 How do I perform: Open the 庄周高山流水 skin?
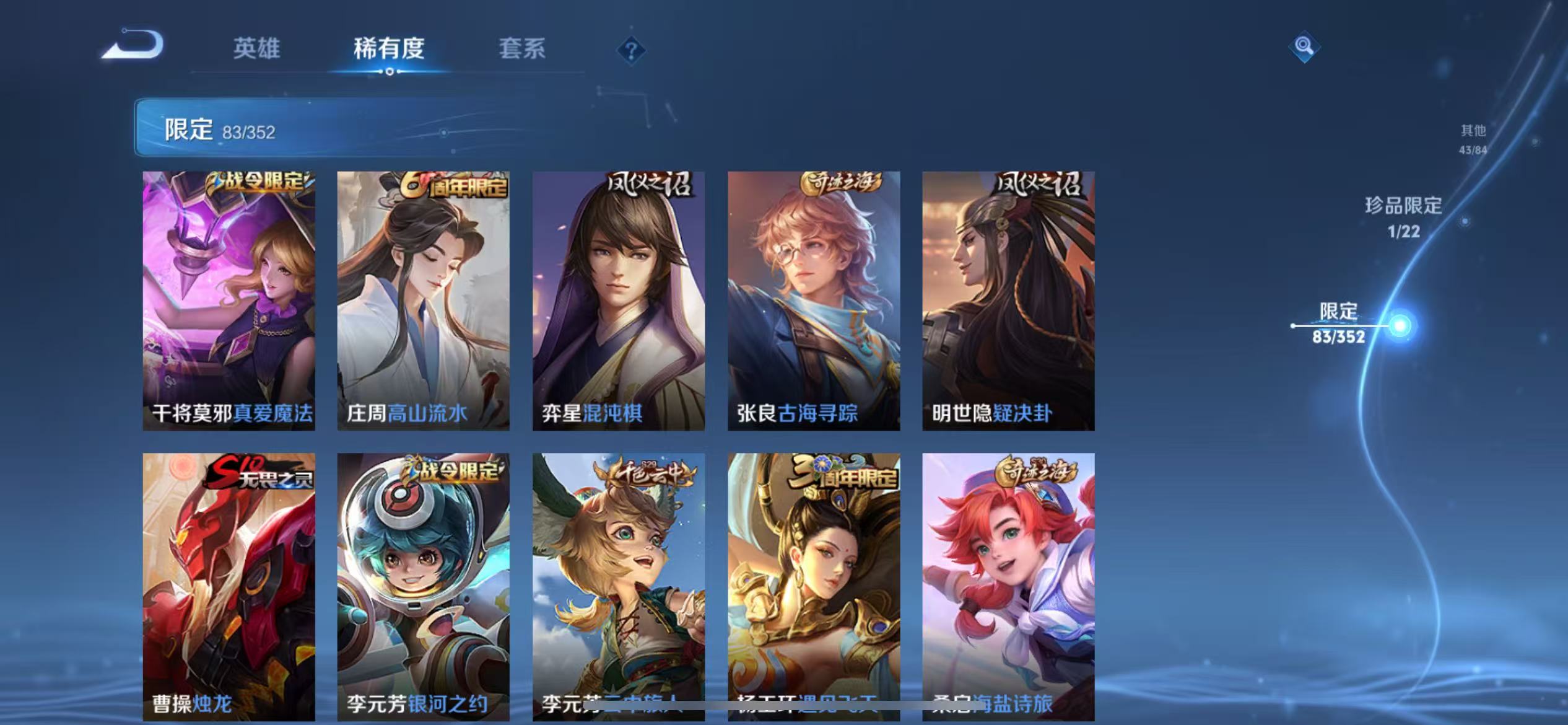[x=423, y=301]
